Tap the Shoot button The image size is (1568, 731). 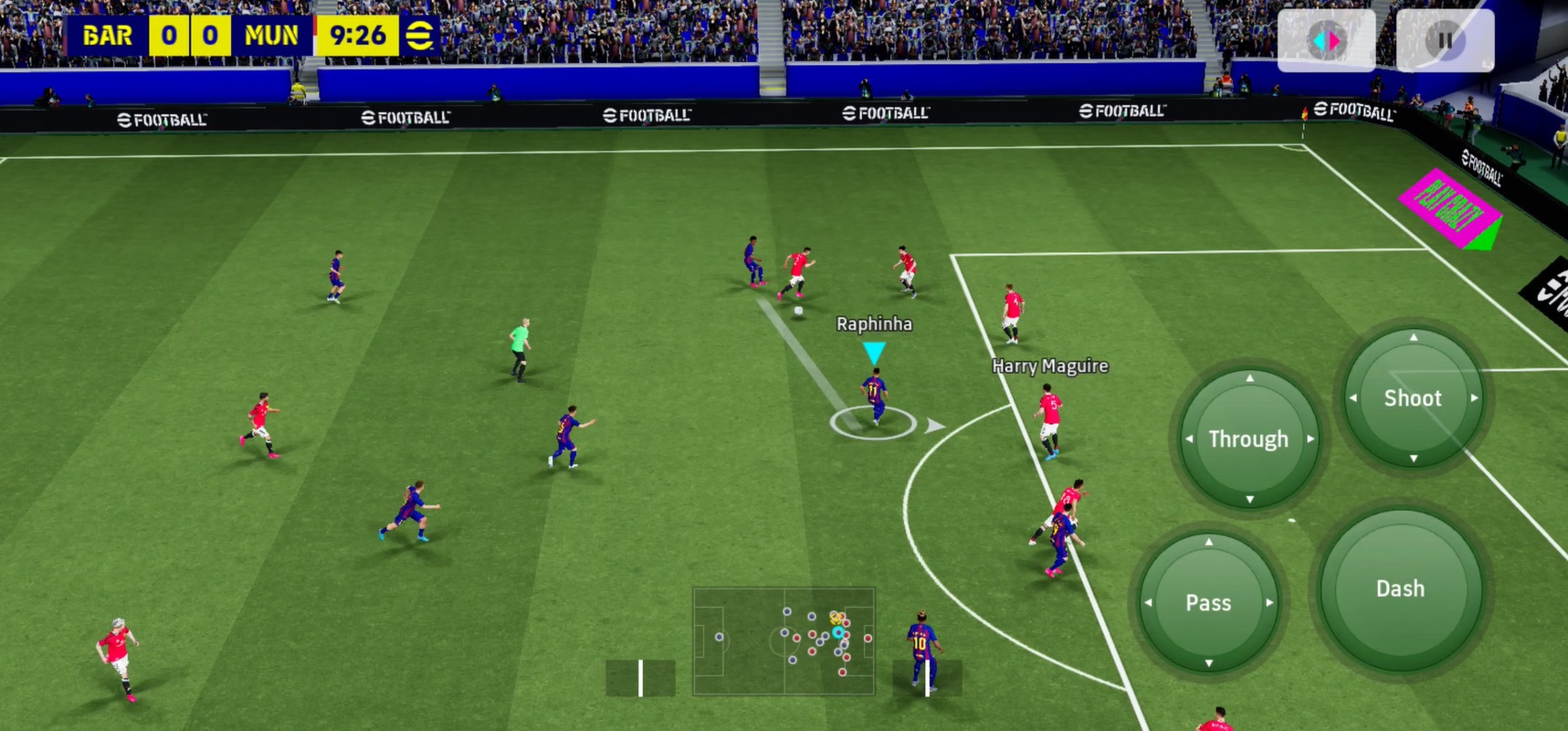[1413, 398]
